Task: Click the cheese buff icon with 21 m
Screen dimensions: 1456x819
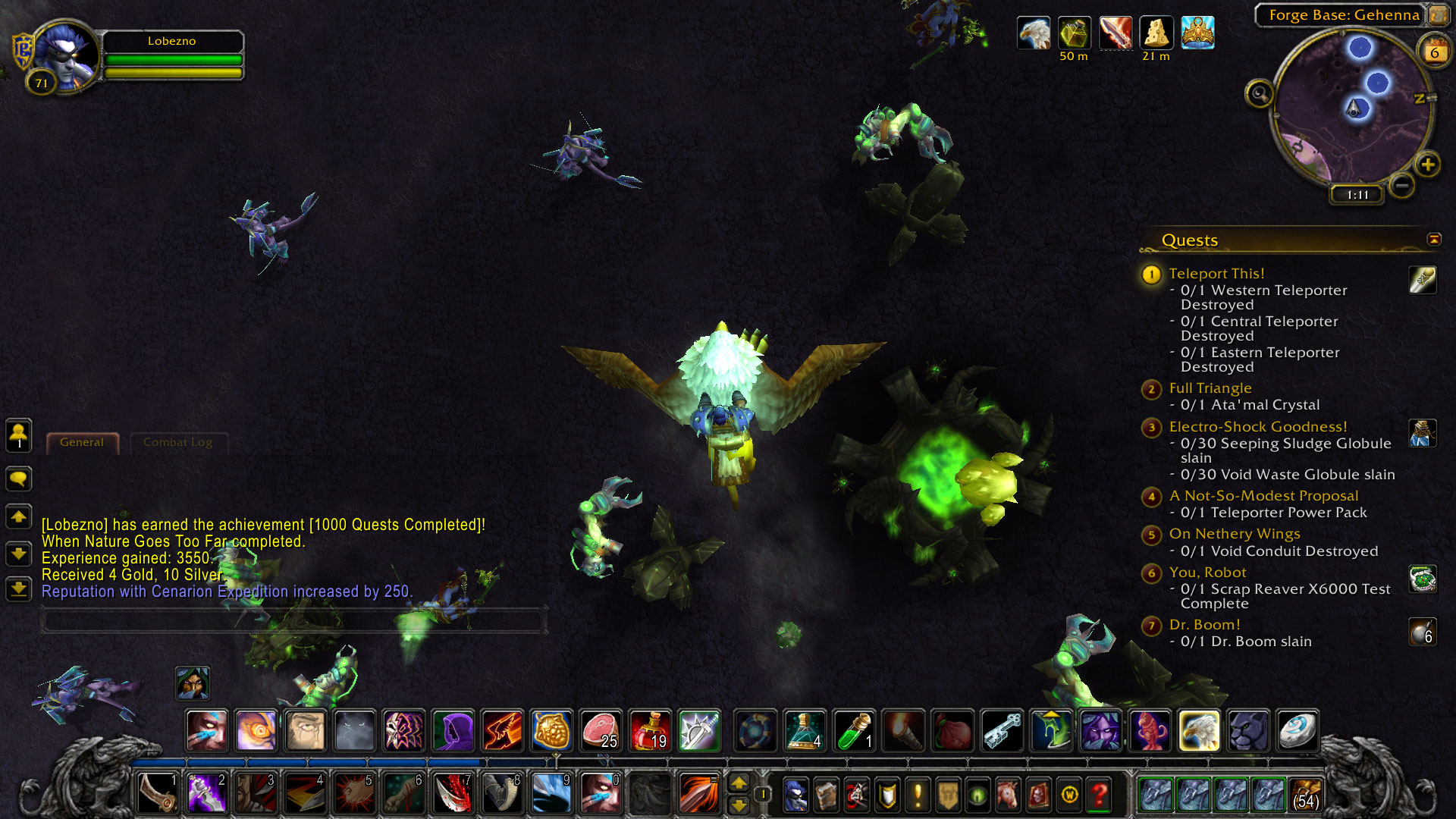Action: tap(1156, 34)
